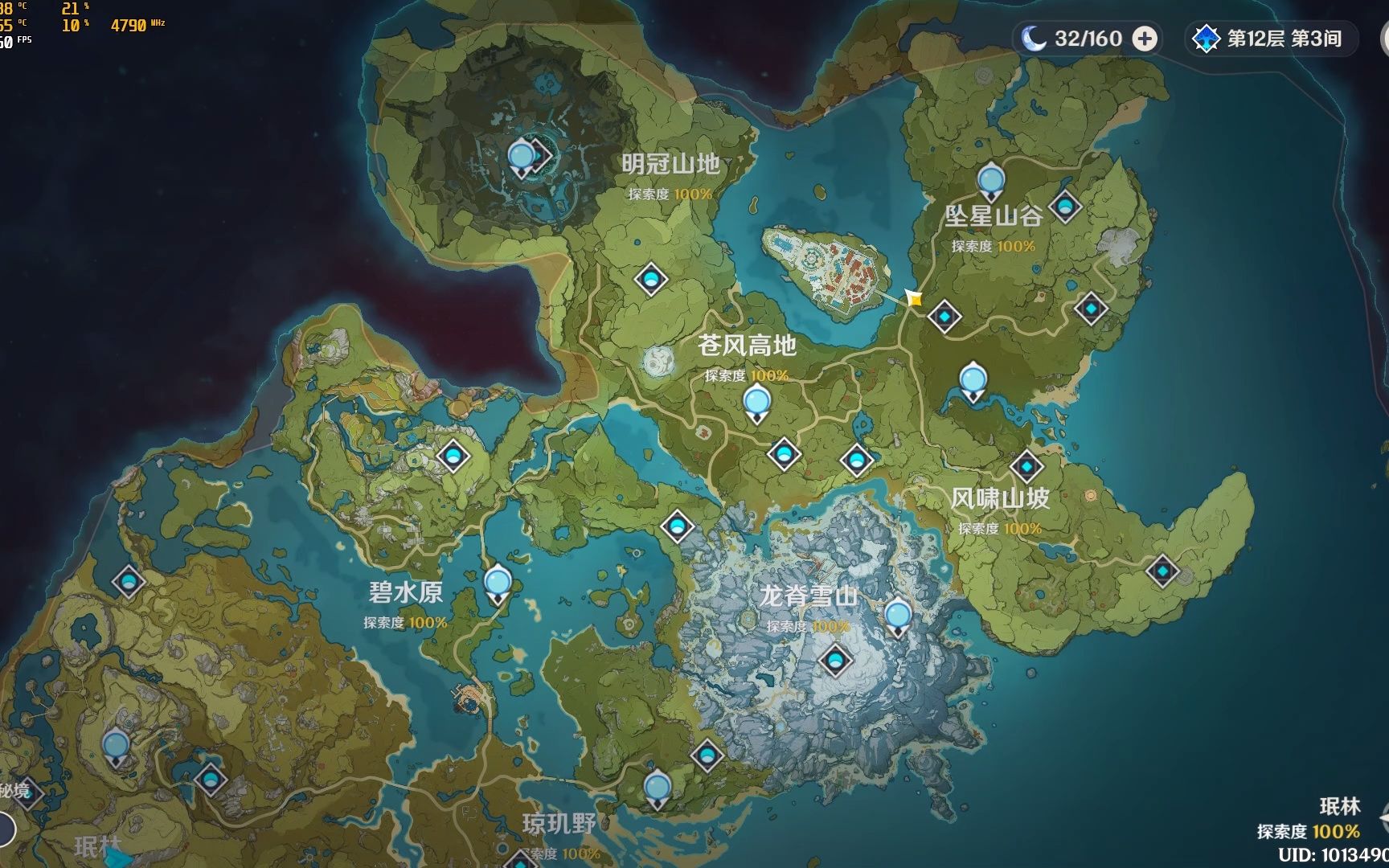Select the Statue of the Seven in 坠星山谷
1389x868 pixels.
990,181
